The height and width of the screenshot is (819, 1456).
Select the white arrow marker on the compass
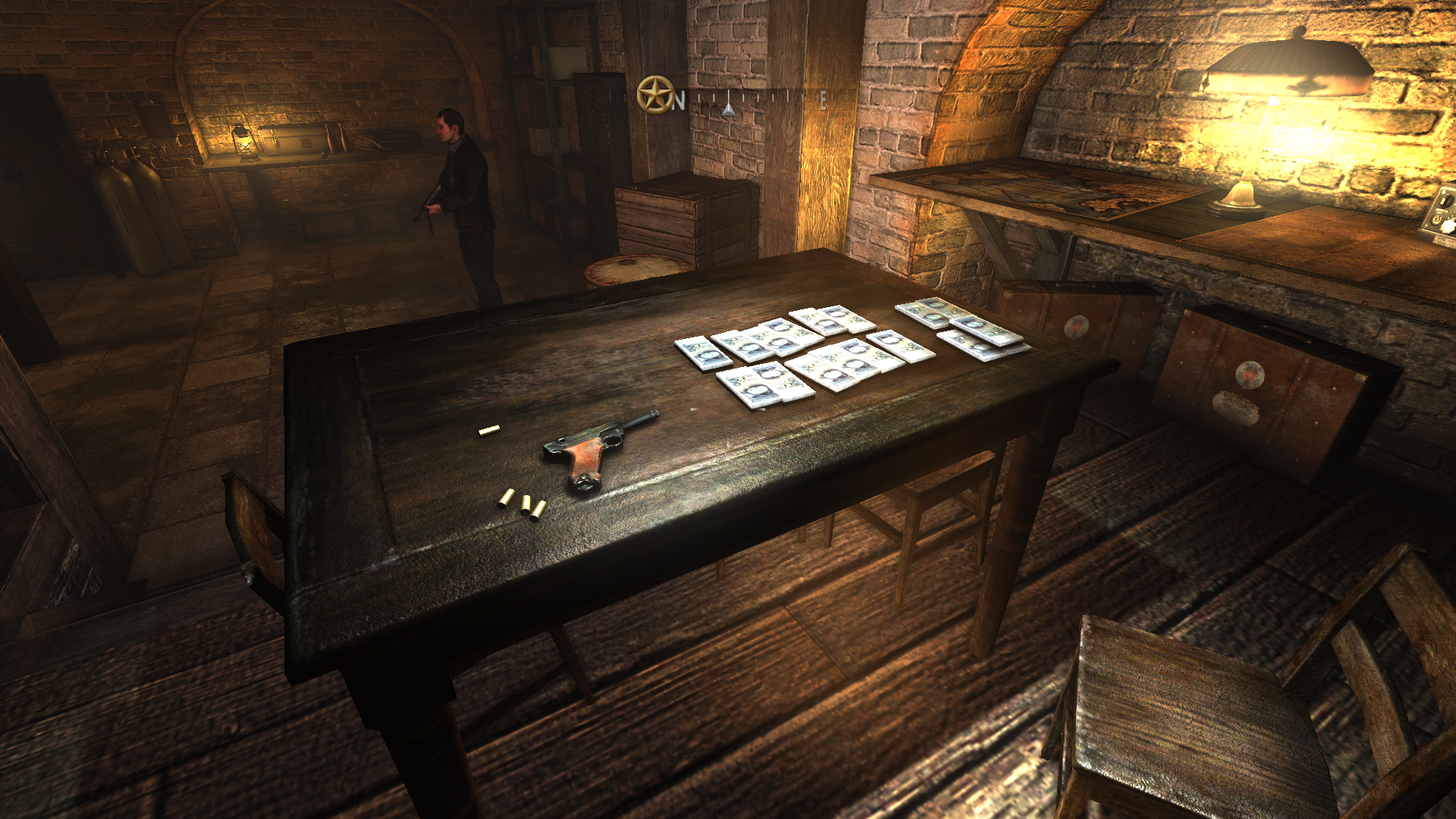click(728, 109)
